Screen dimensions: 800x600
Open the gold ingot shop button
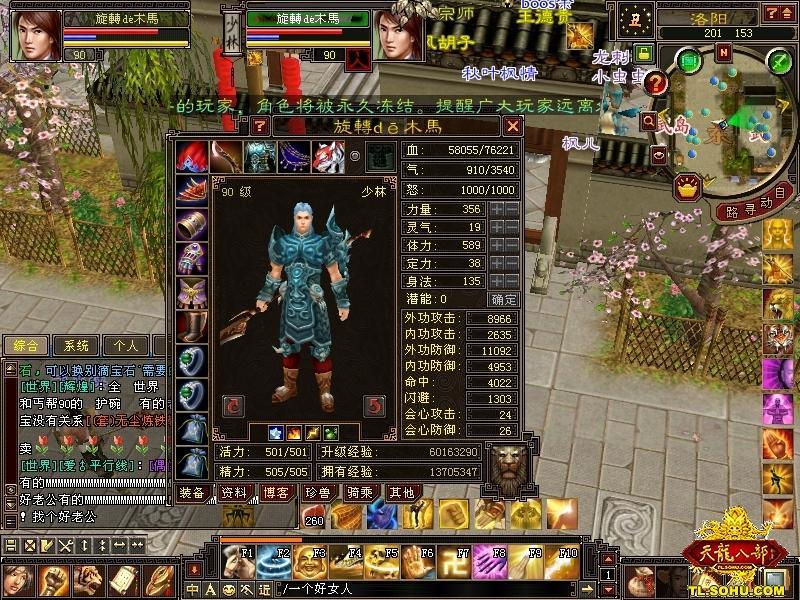click(687, 185)
